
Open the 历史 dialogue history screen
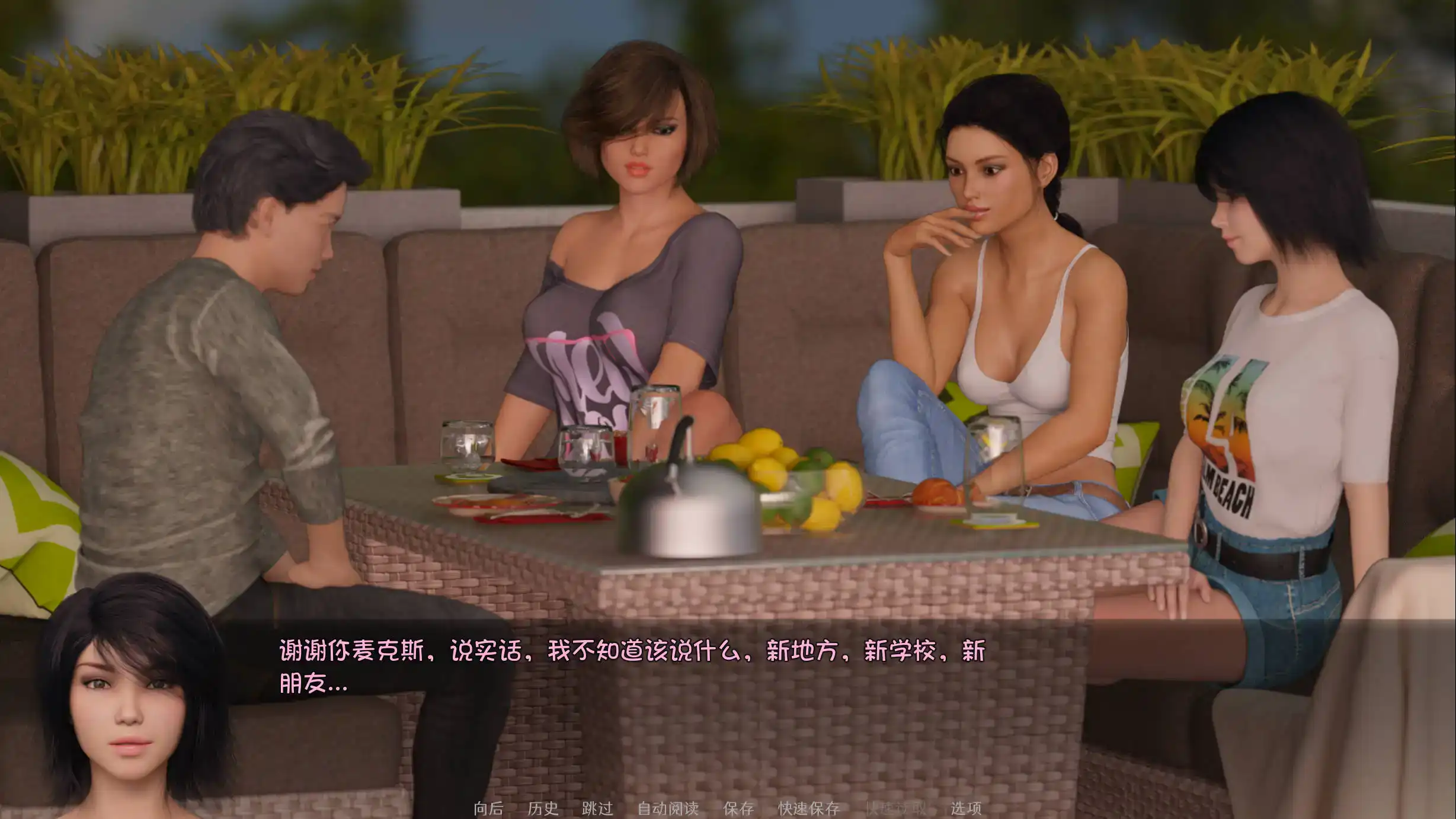(x=544, y=807)
